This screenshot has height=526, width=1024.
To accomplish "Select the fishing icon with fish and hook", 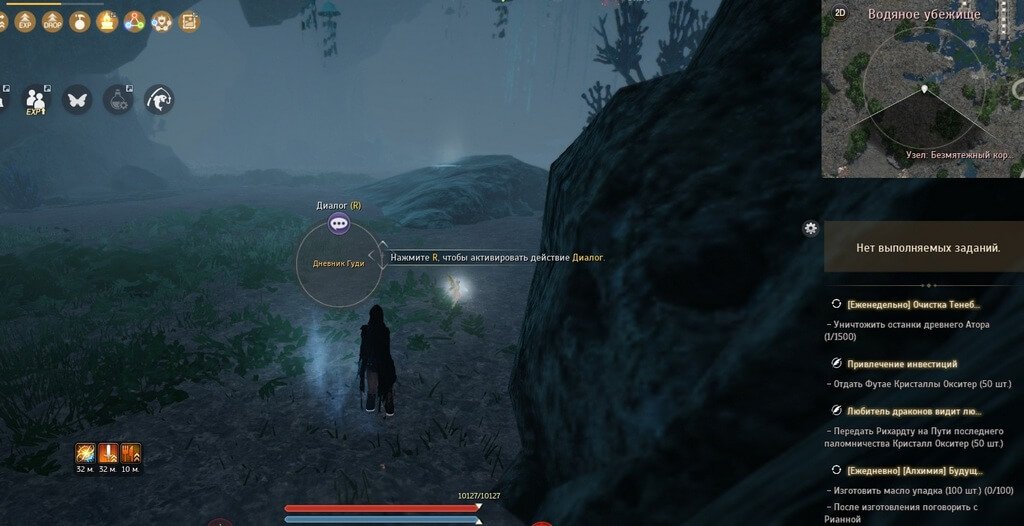I will 159,99.
